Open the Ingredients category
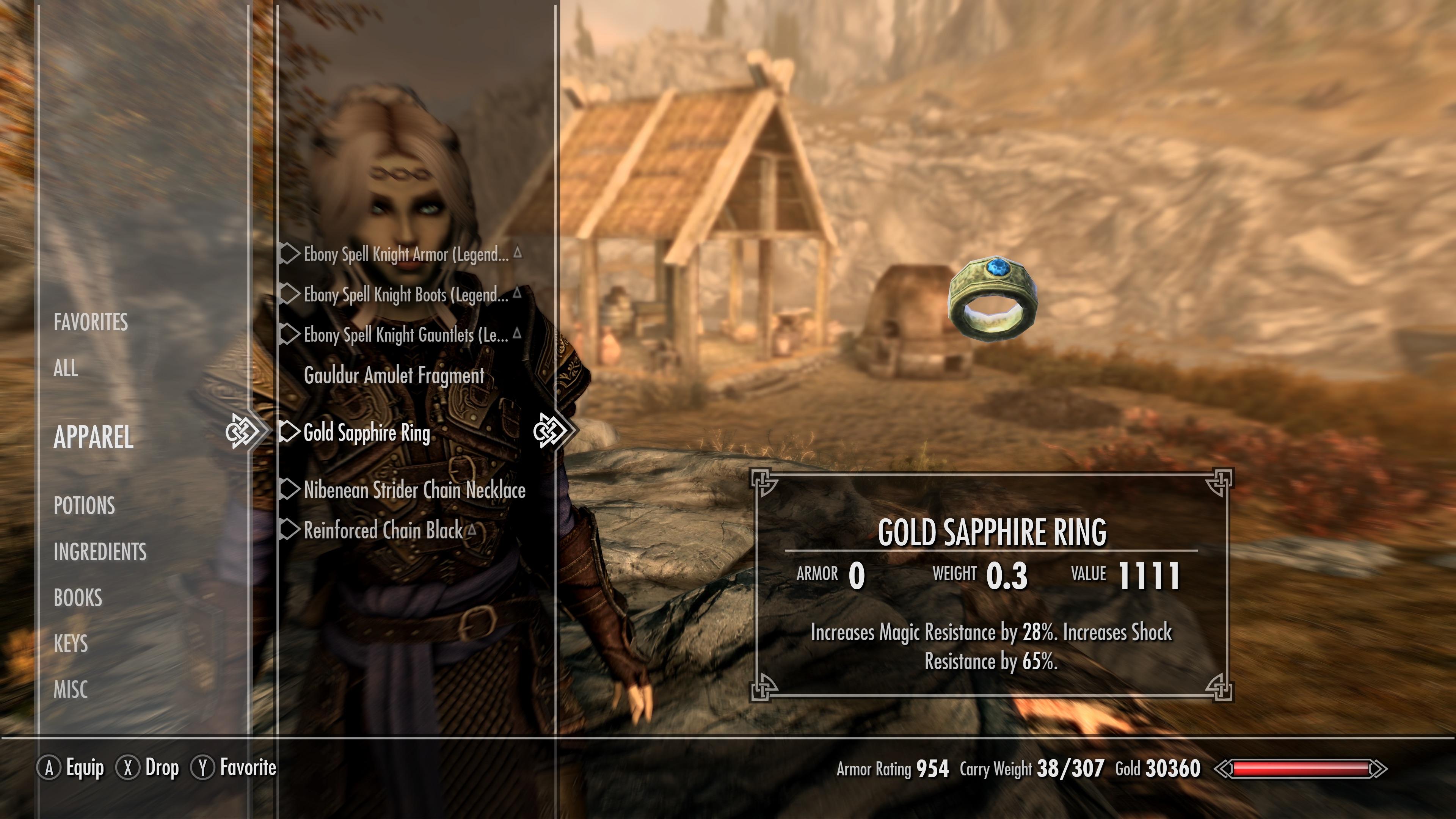The image size is (1456, 819). coord(100,552)
